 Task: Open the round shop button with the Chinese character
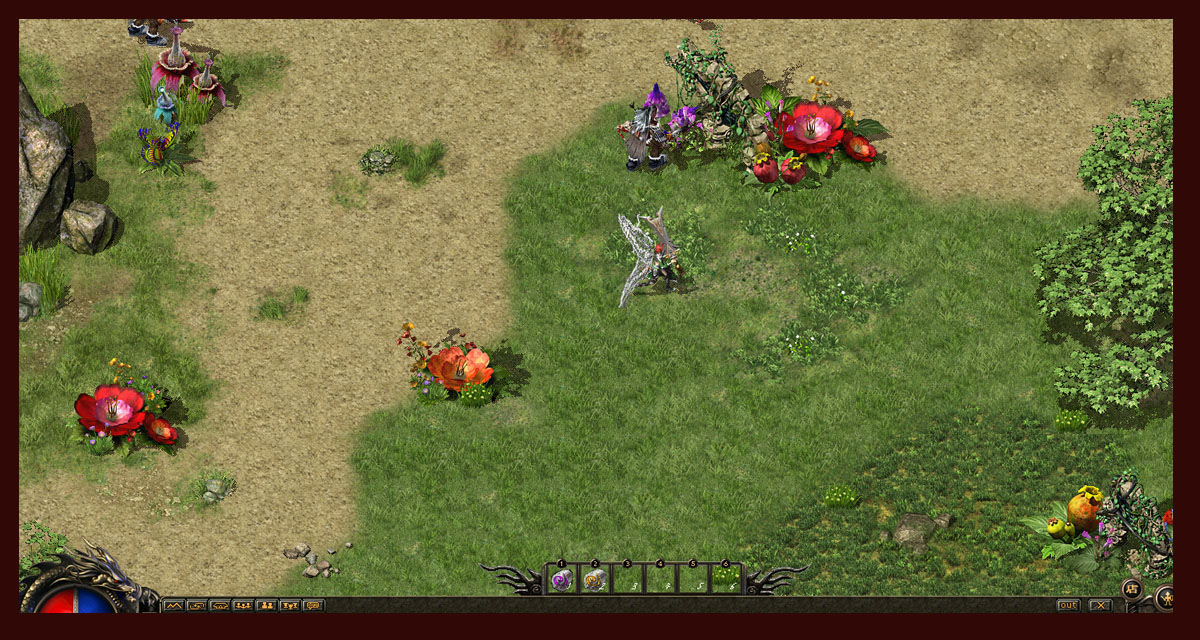click(x=1132, y=588)
